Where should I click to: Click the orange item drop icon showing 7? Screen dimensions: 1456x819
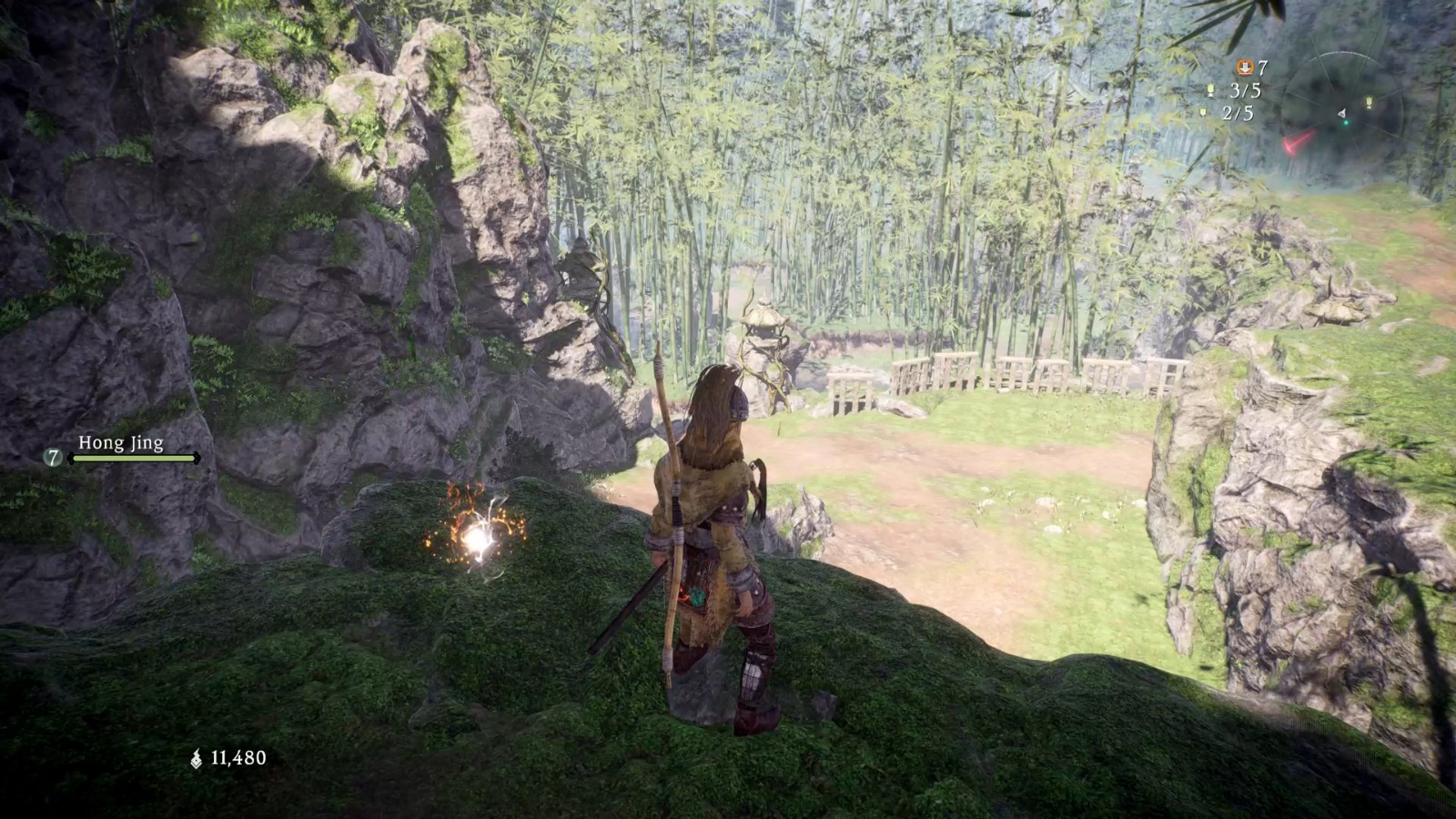[1245, 67]
